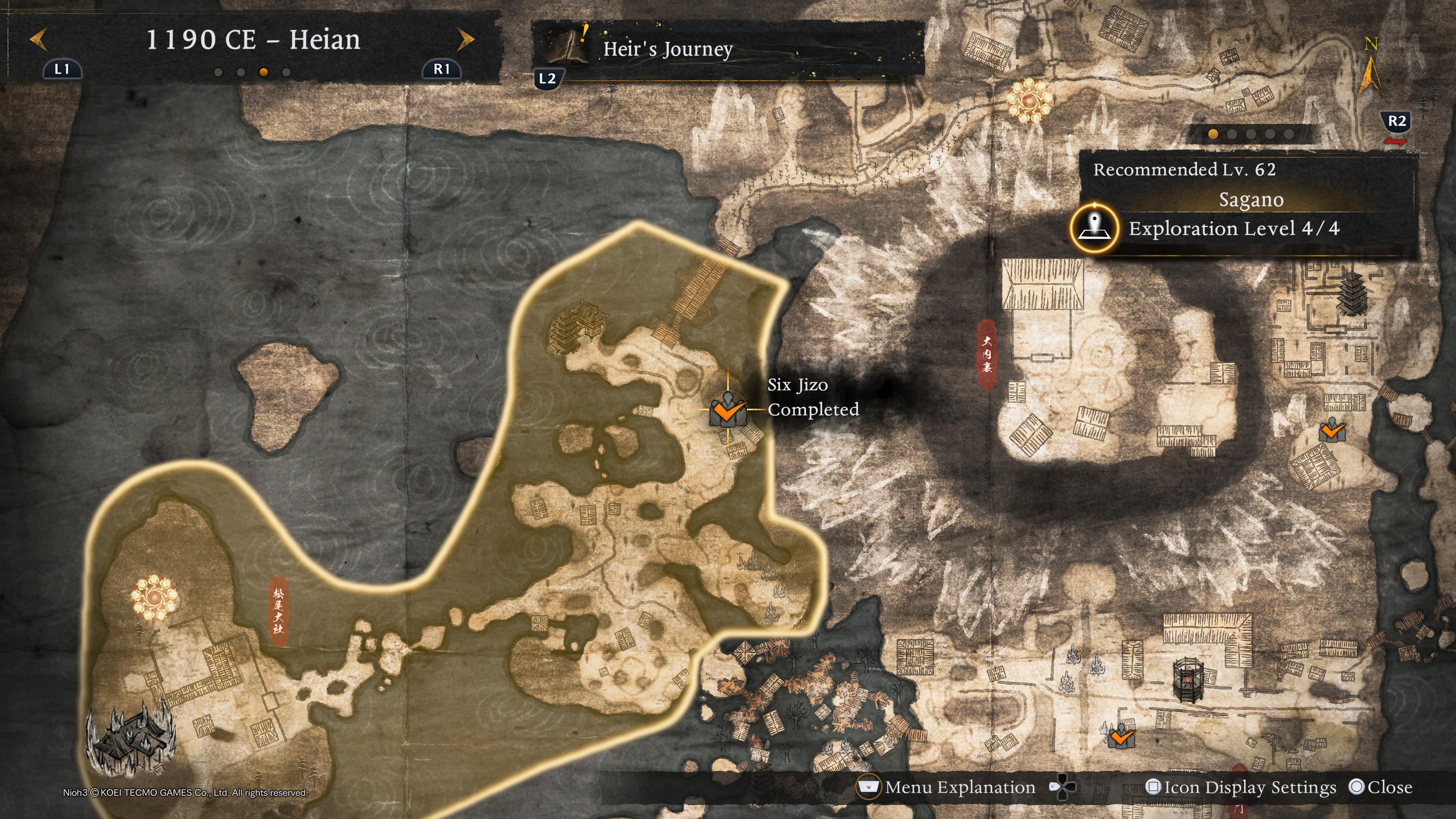
Task: Select the glowing shrine marker at top
Action: (1029, 100)
